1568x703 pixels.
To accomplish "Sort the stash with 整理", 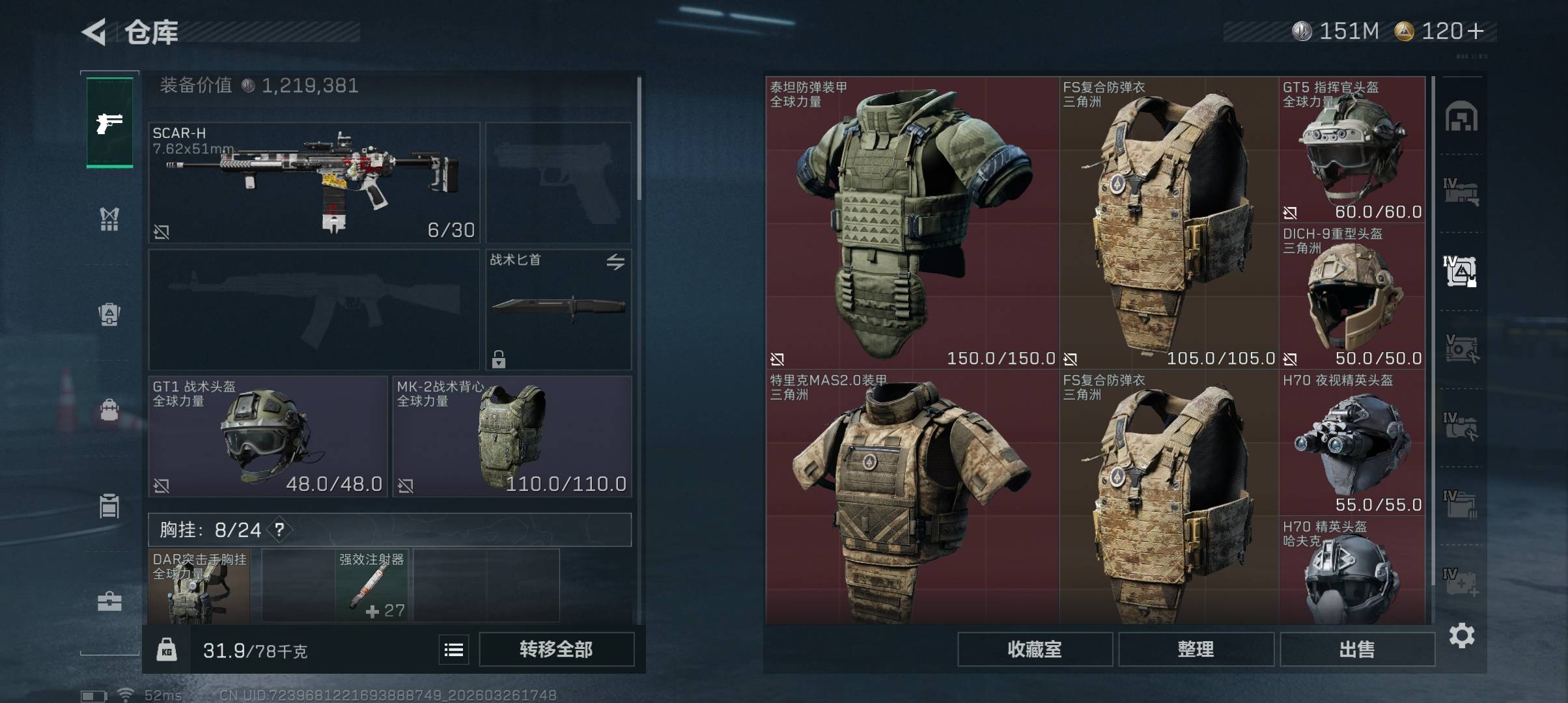I will [1196, 649].
